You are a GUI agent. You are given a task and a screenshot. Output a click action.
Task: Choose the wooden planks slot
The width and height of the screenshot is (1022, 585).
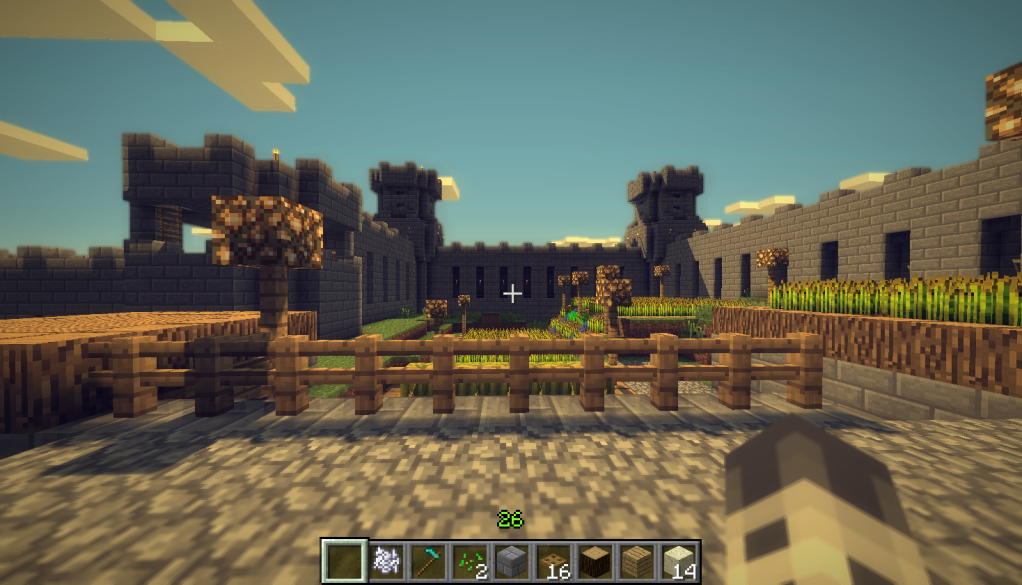(637, 560)
